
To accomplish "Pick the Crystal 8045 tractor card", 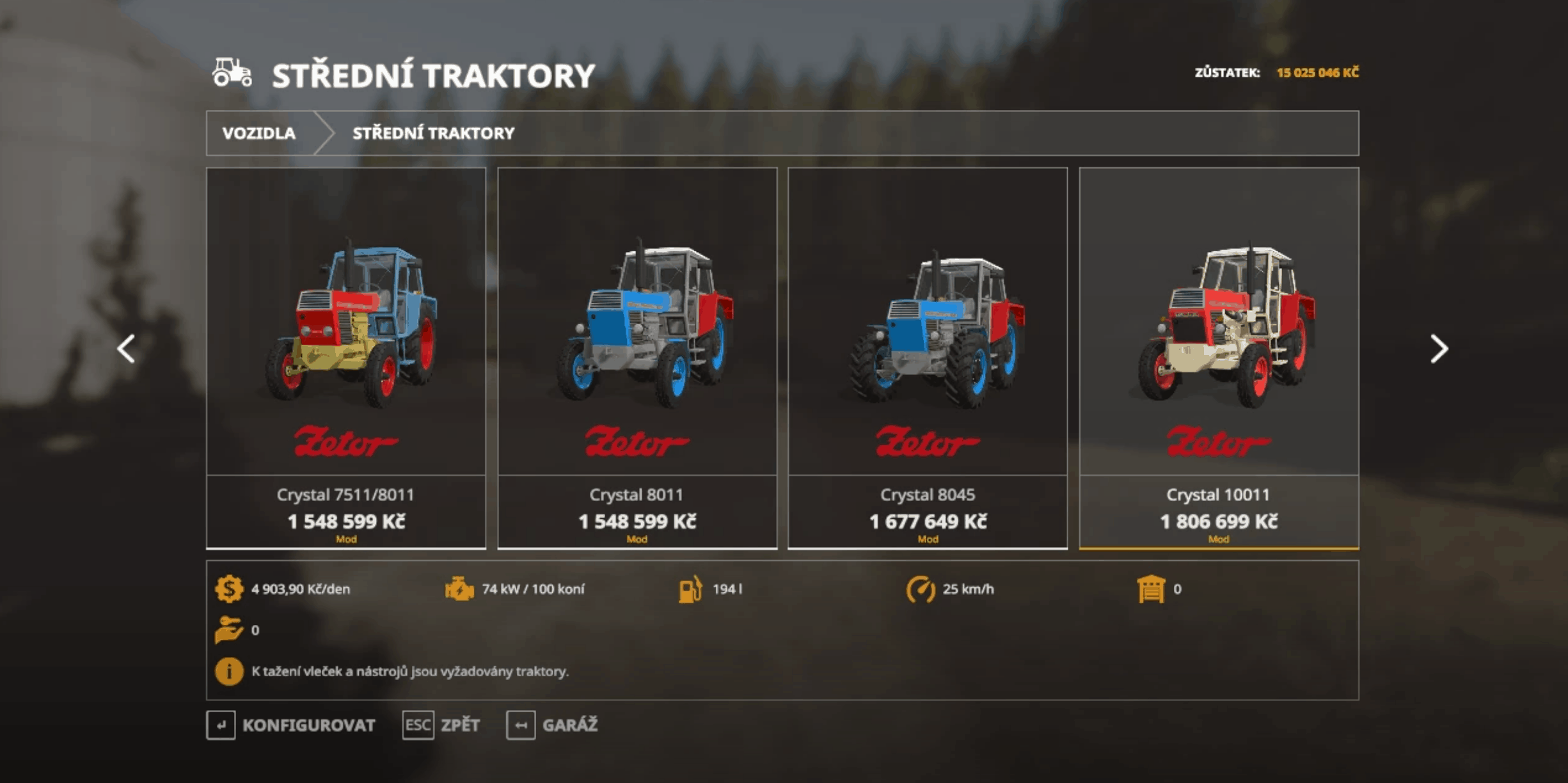I will (928, 357).
